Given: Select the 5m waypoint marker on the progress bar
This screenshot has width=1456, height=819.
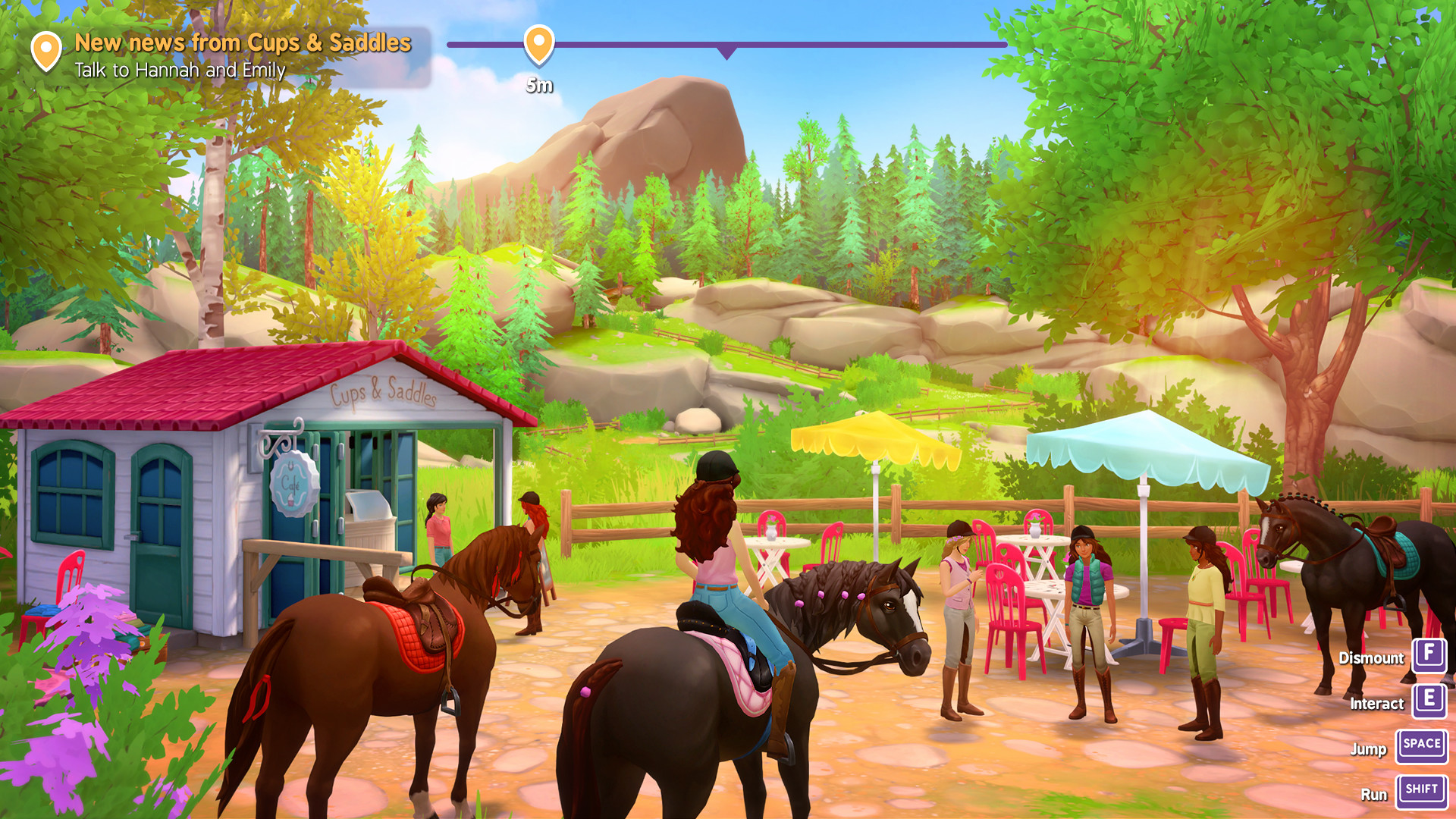Looking at the screenshot, I should click(540, 47).
